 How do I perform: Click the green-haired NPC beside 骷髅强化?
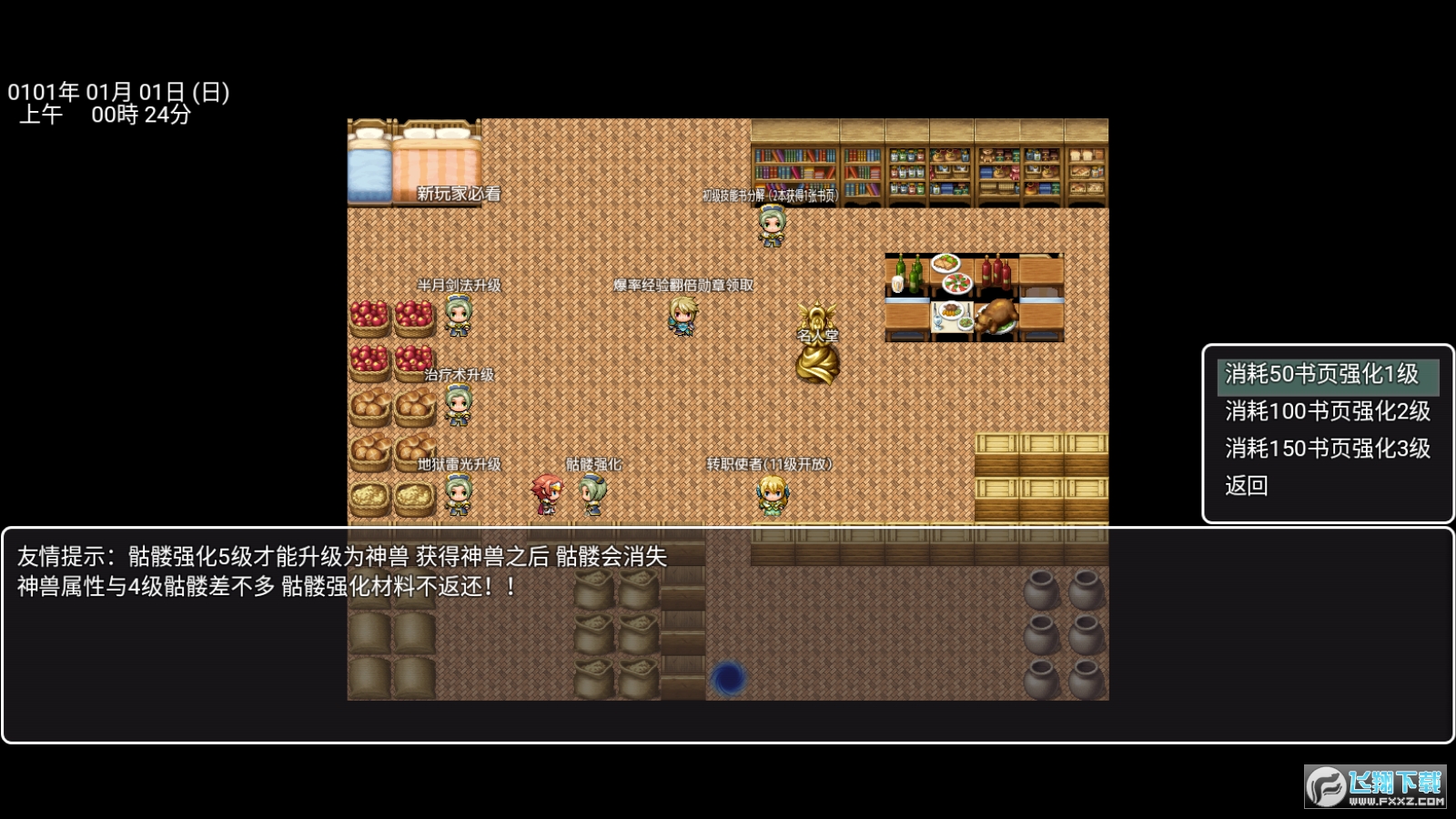coord(591,496)
